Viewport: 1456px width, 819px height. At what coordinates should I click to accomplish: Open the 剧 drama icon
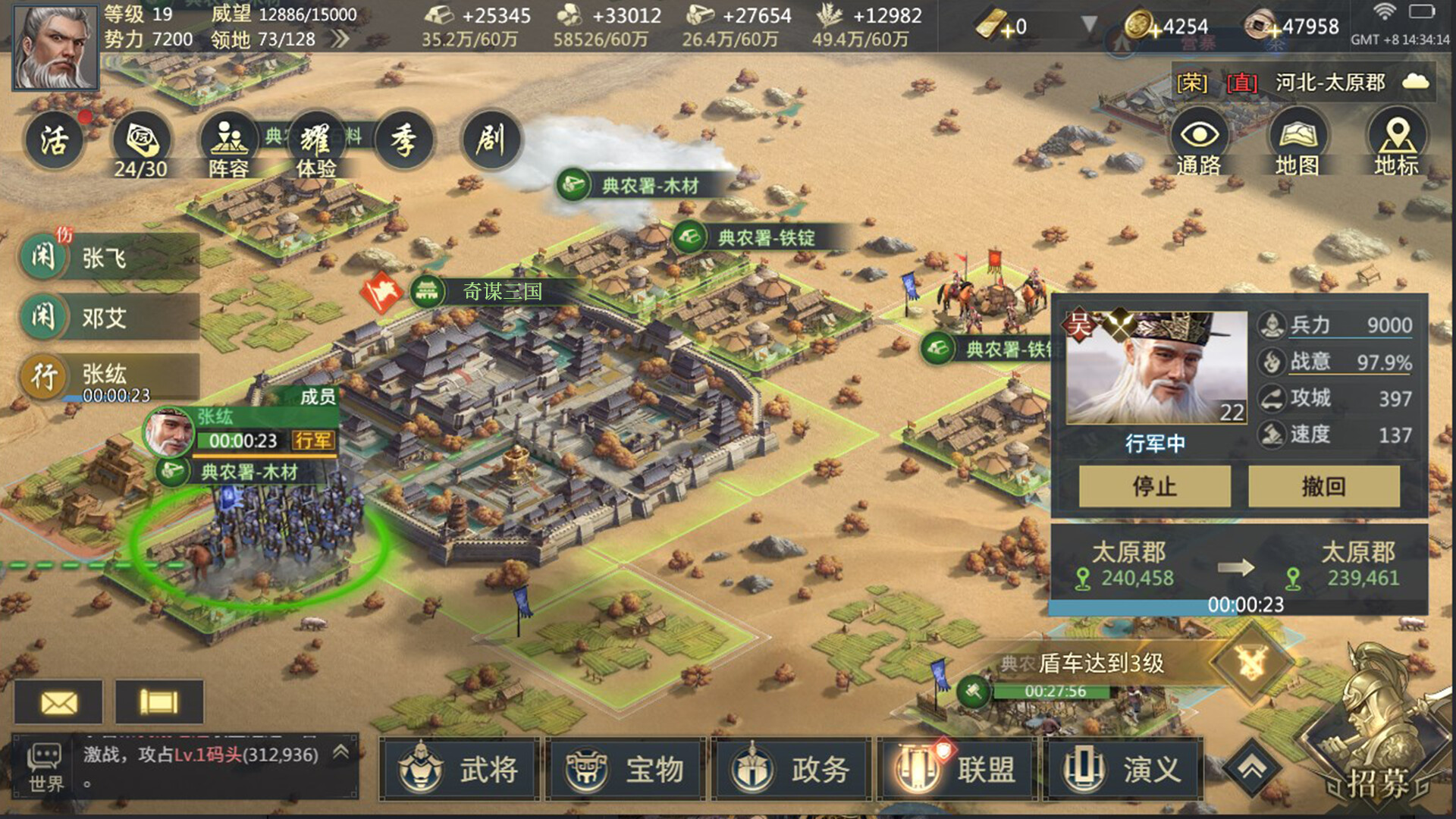click(491, 140)
